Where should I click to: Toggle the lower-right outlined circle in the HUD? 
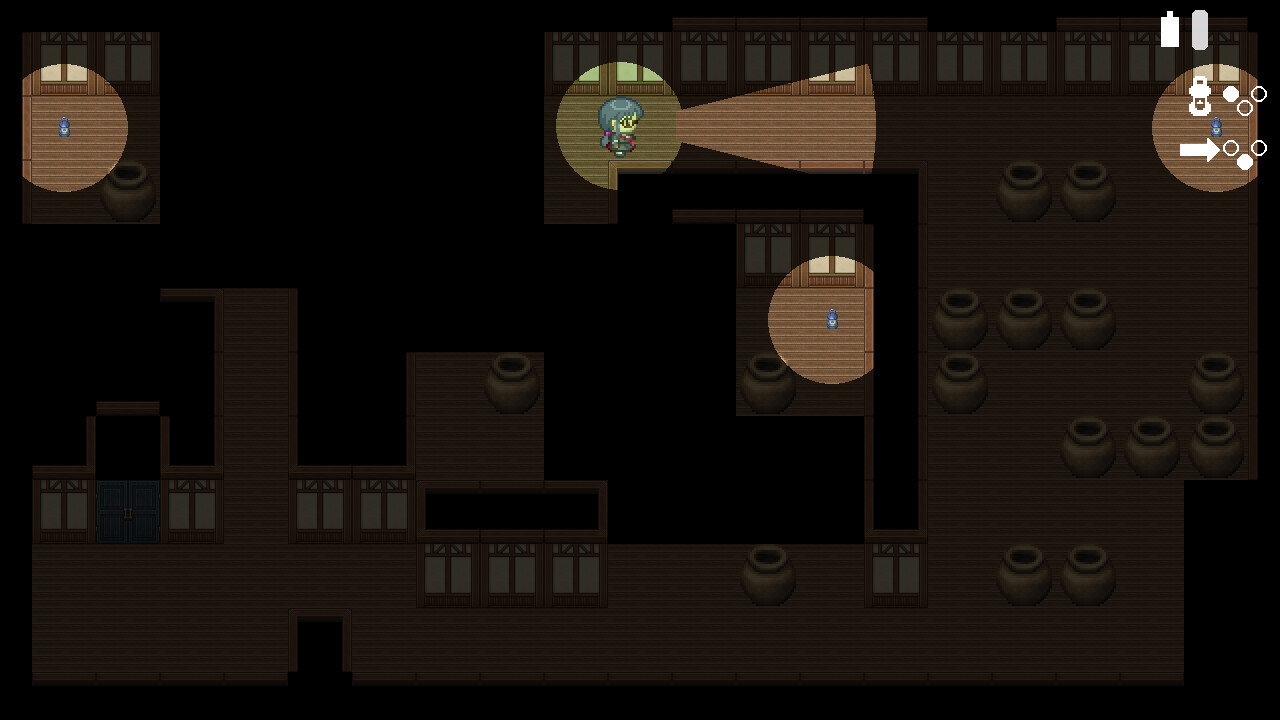[1260, 148]
